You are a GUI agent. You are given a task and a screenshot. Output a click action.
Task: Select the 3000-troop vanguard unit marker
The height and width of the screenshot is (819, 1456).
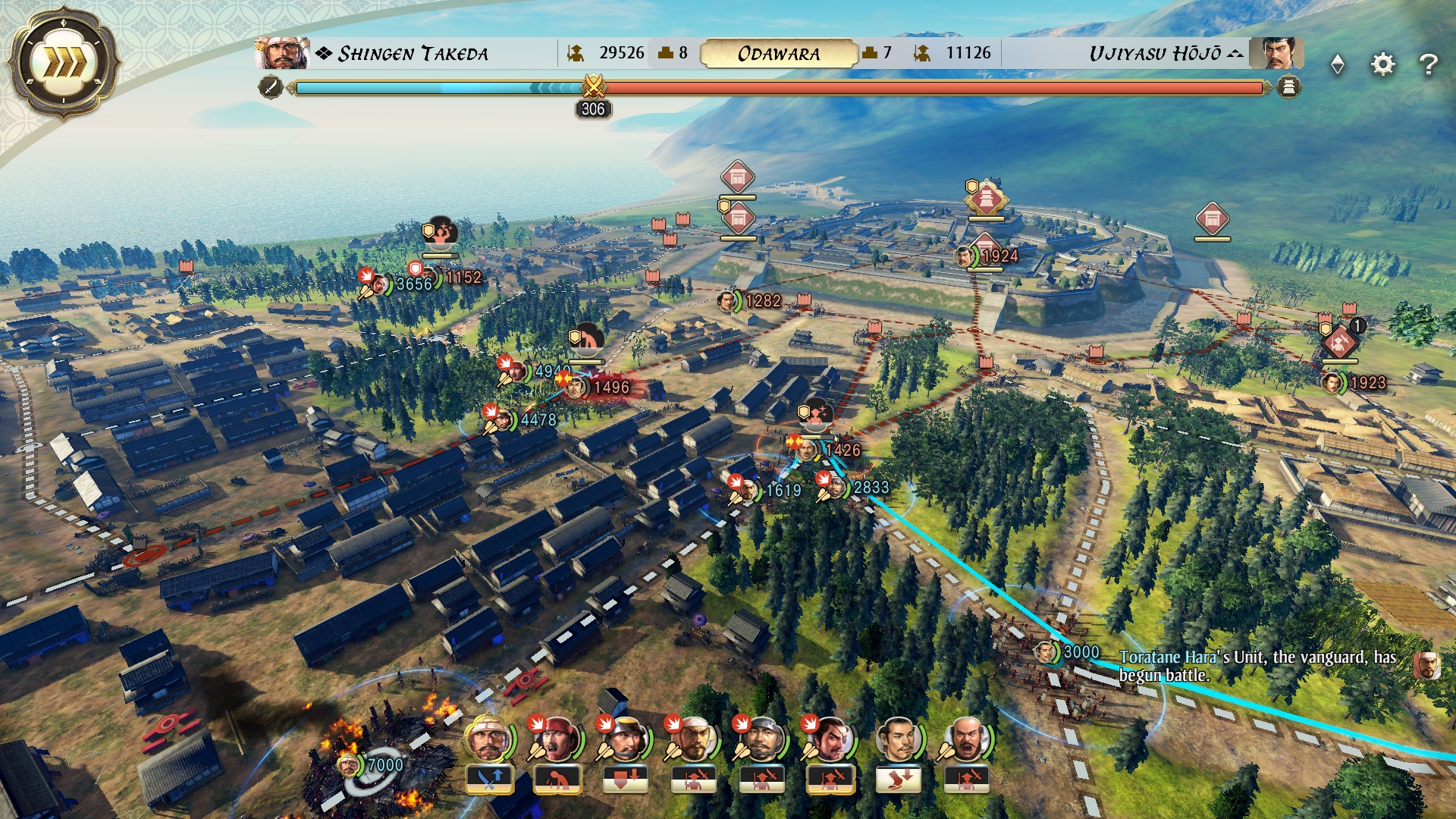pyautogui.click(x=1046, y=652)
